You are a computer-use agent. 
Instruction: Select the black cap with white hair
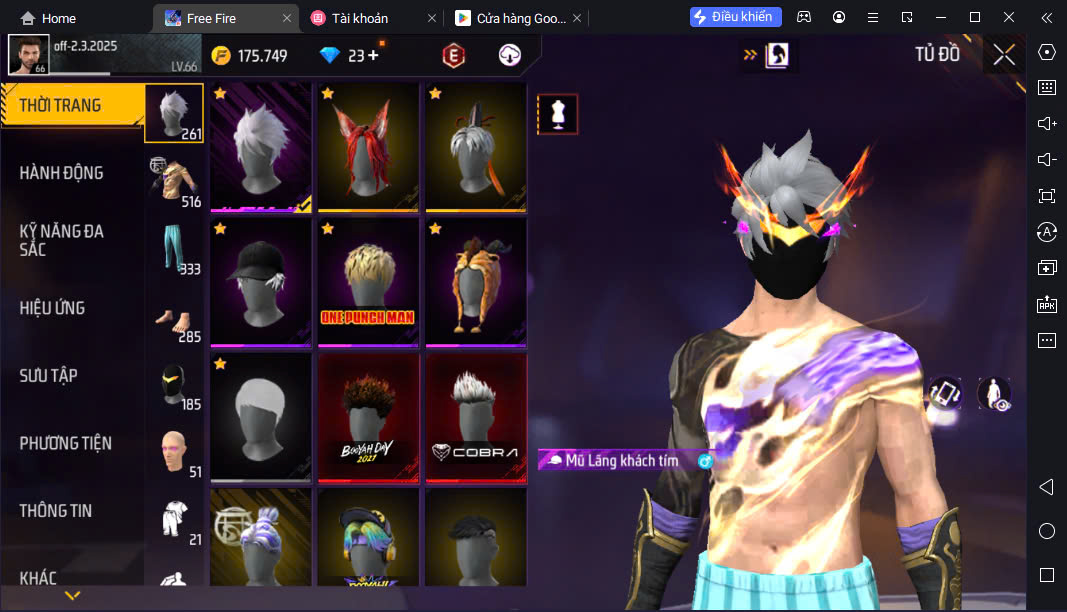coord(261,284)
